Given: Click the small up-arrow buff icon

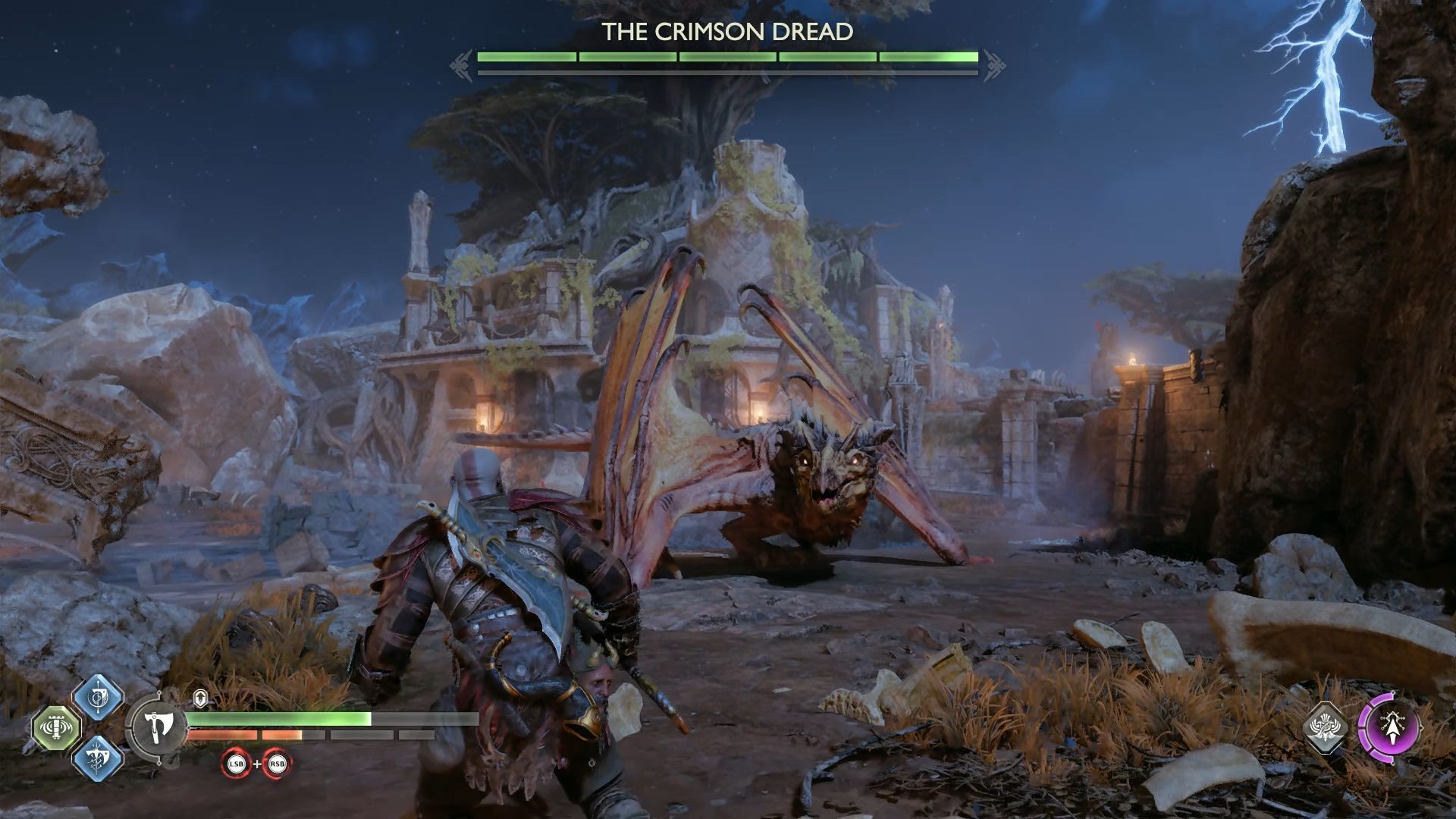Looking at the screenshot, I should 200,698.
